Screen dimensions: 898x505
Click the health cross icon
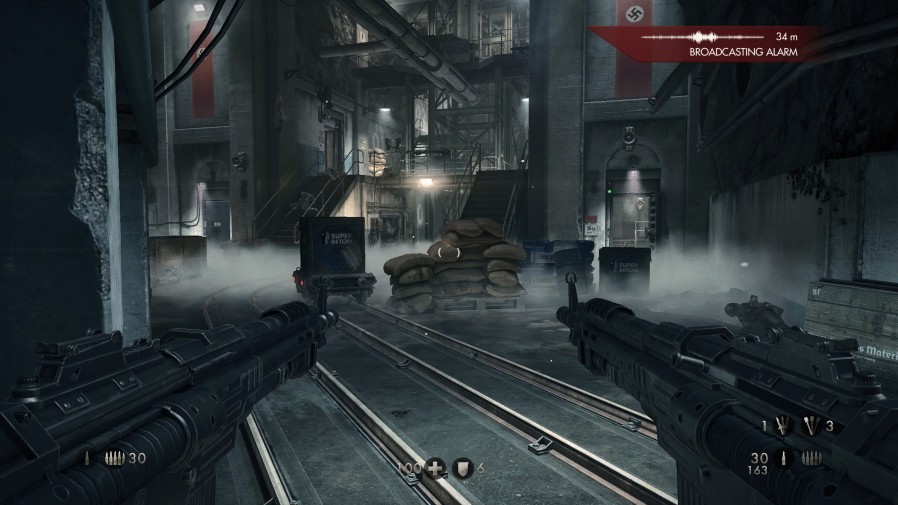coord(436,468)
